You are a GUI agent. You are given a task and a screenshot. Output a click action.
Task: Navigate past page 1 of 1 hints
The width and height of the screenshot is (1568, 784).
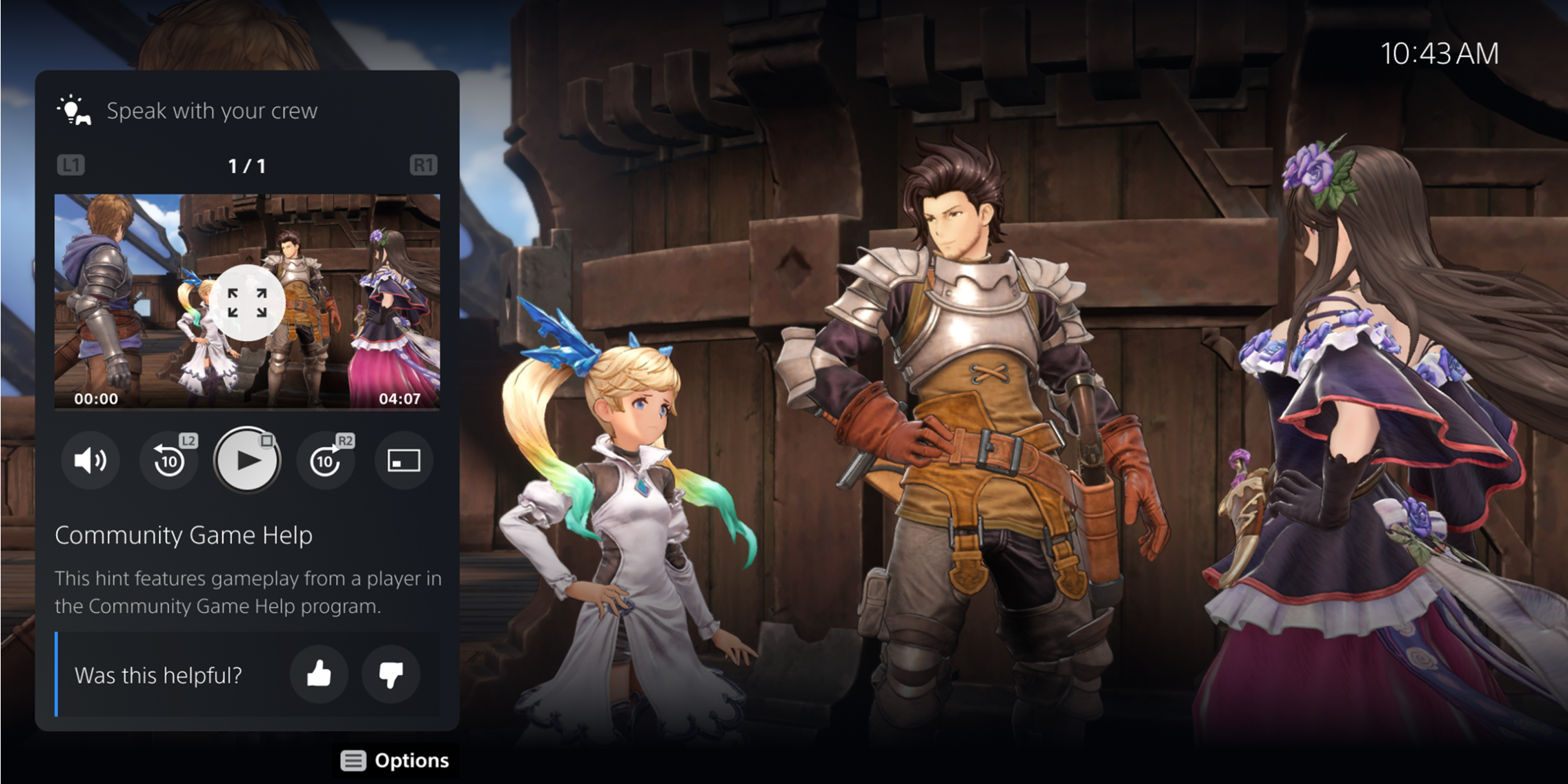(x=247, y=165)
